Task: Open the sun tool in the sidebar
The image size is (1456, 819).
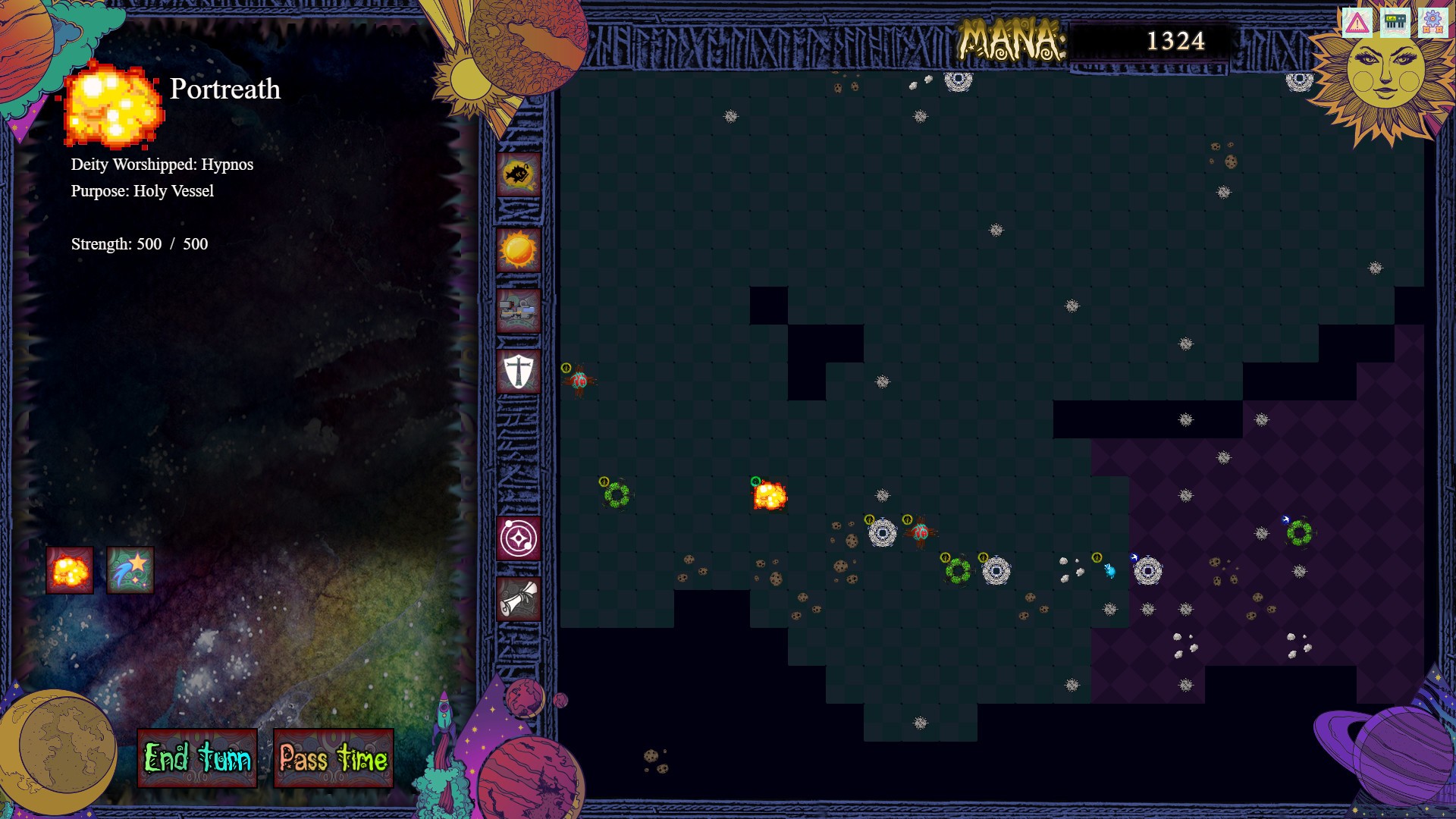Action: tap(518, 252)
